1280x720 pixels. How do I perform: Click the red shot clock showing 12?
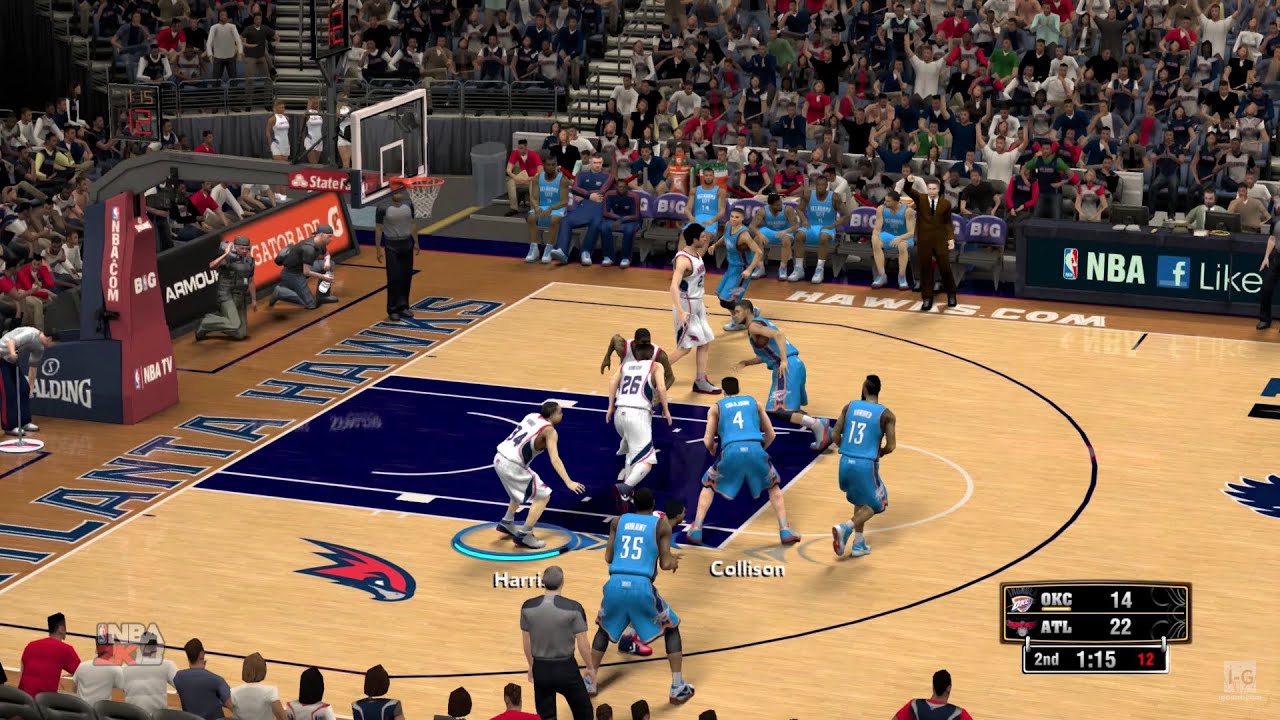[1148, 659]
